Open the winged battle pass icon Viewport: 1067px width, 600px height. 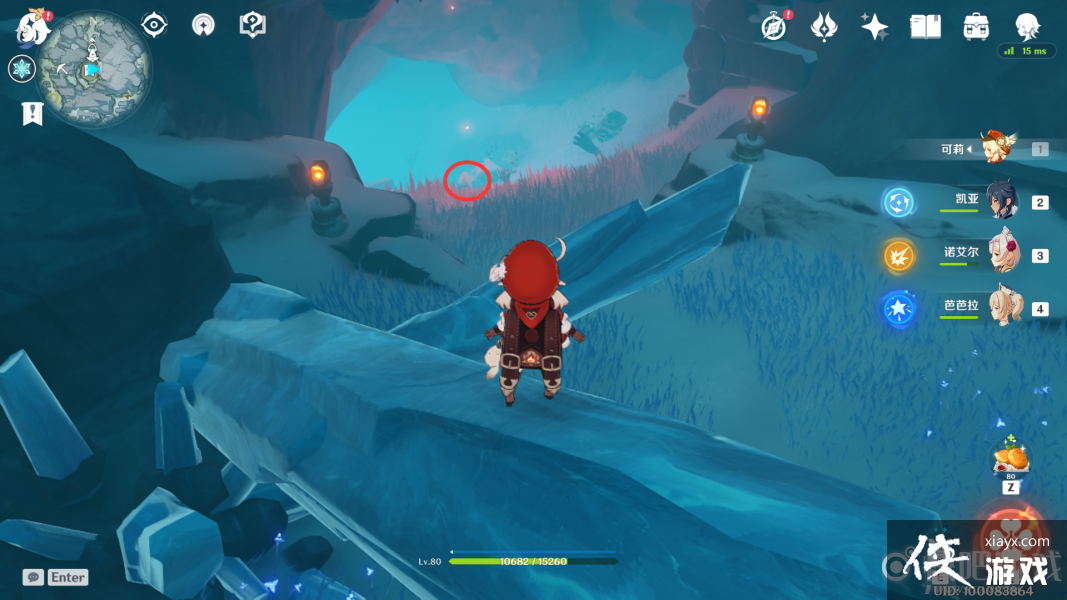click(823, 27)
